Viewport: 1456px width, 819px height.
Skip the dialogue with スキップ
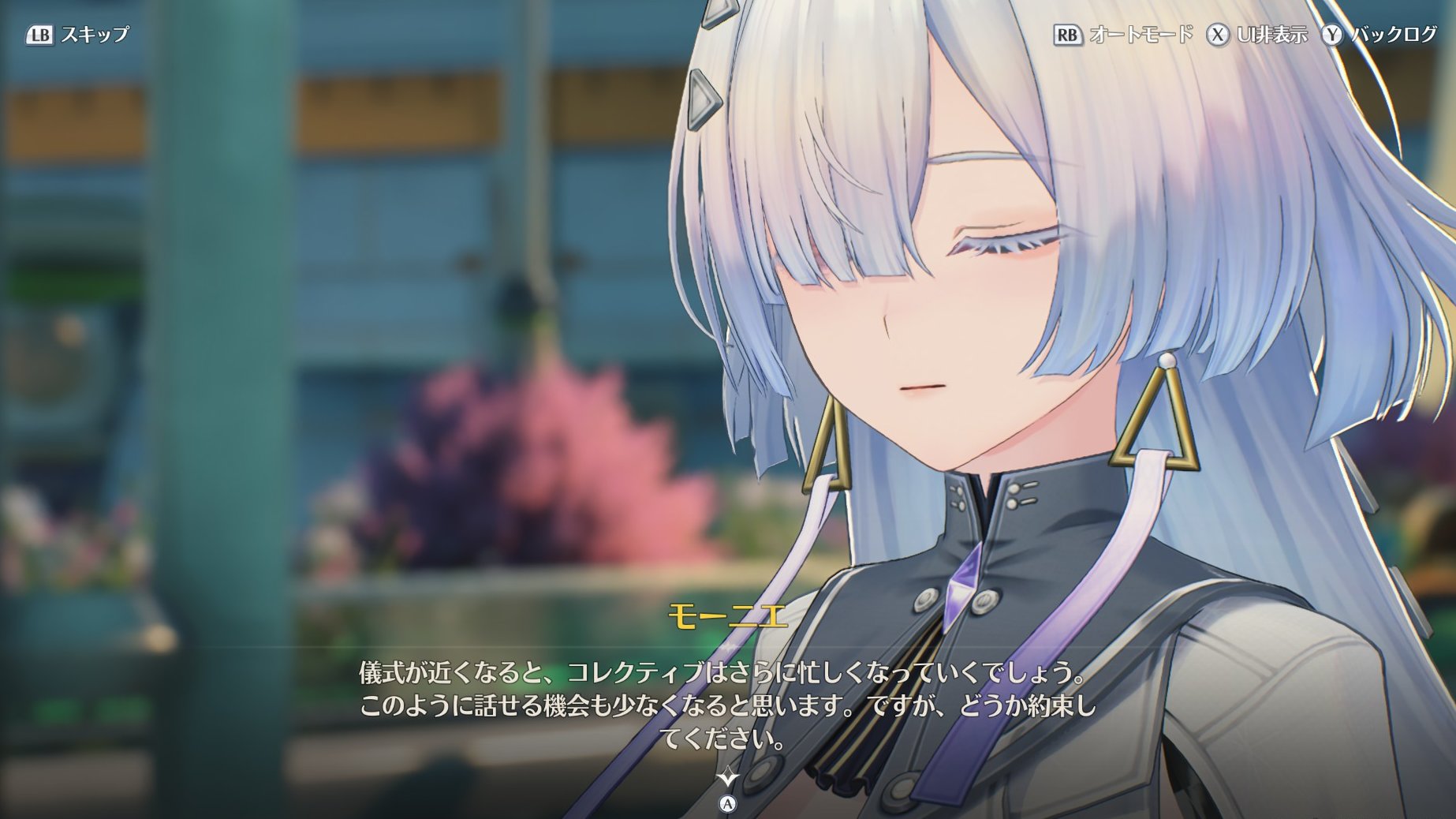(x=78, y=35)
